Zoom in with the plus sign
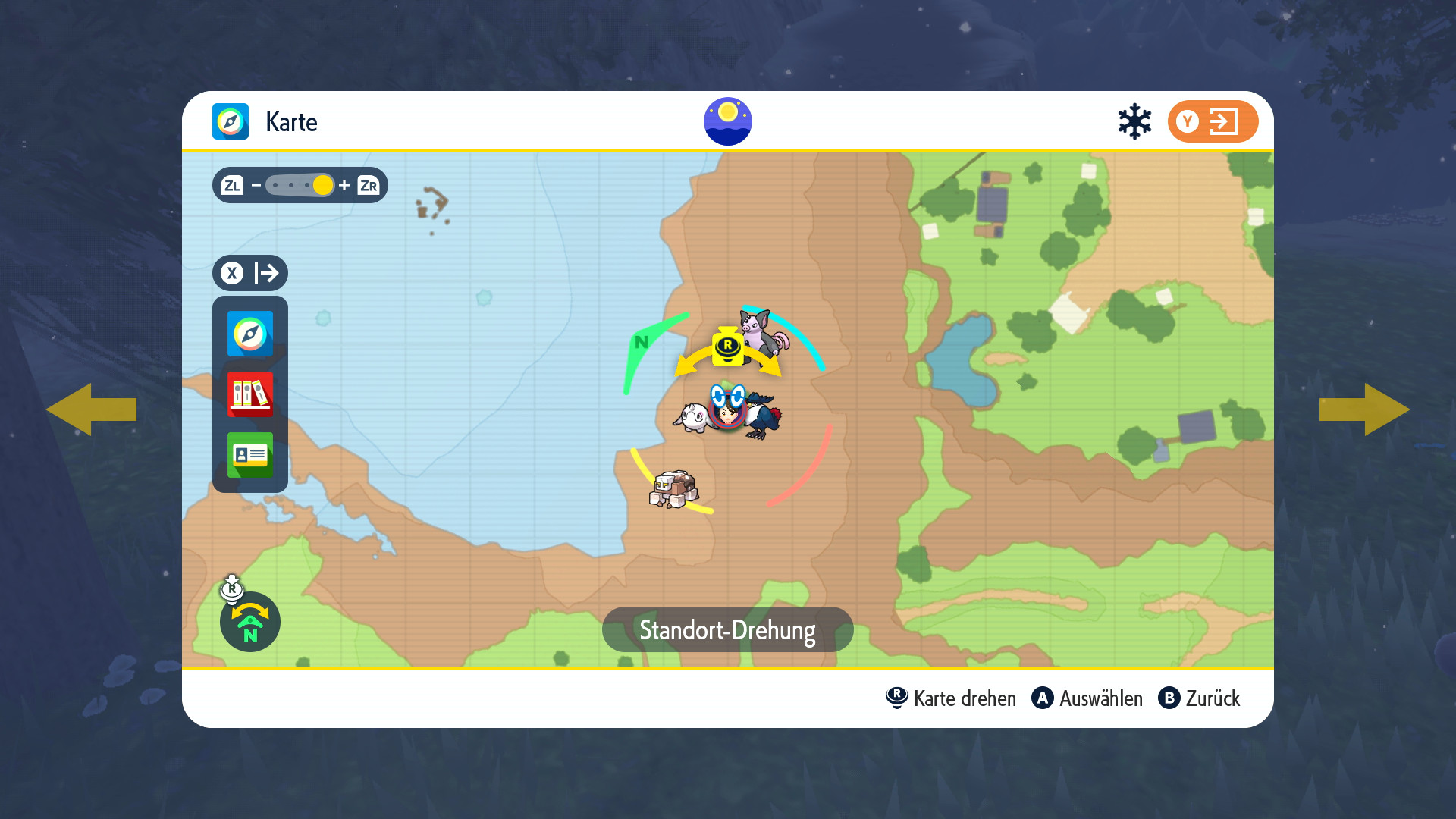 tap(344, 185)
